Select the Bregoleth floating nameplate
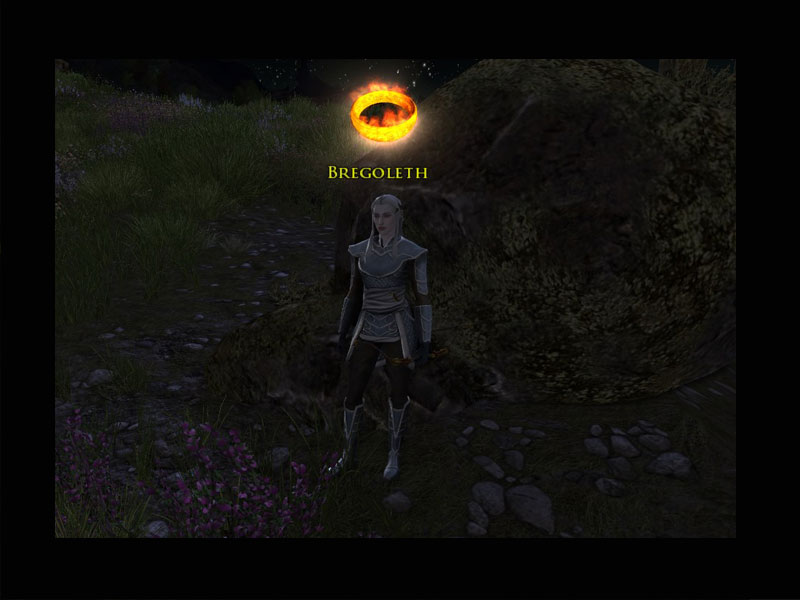800x600 pixels. pyautogui.click(x=377, y=173)
